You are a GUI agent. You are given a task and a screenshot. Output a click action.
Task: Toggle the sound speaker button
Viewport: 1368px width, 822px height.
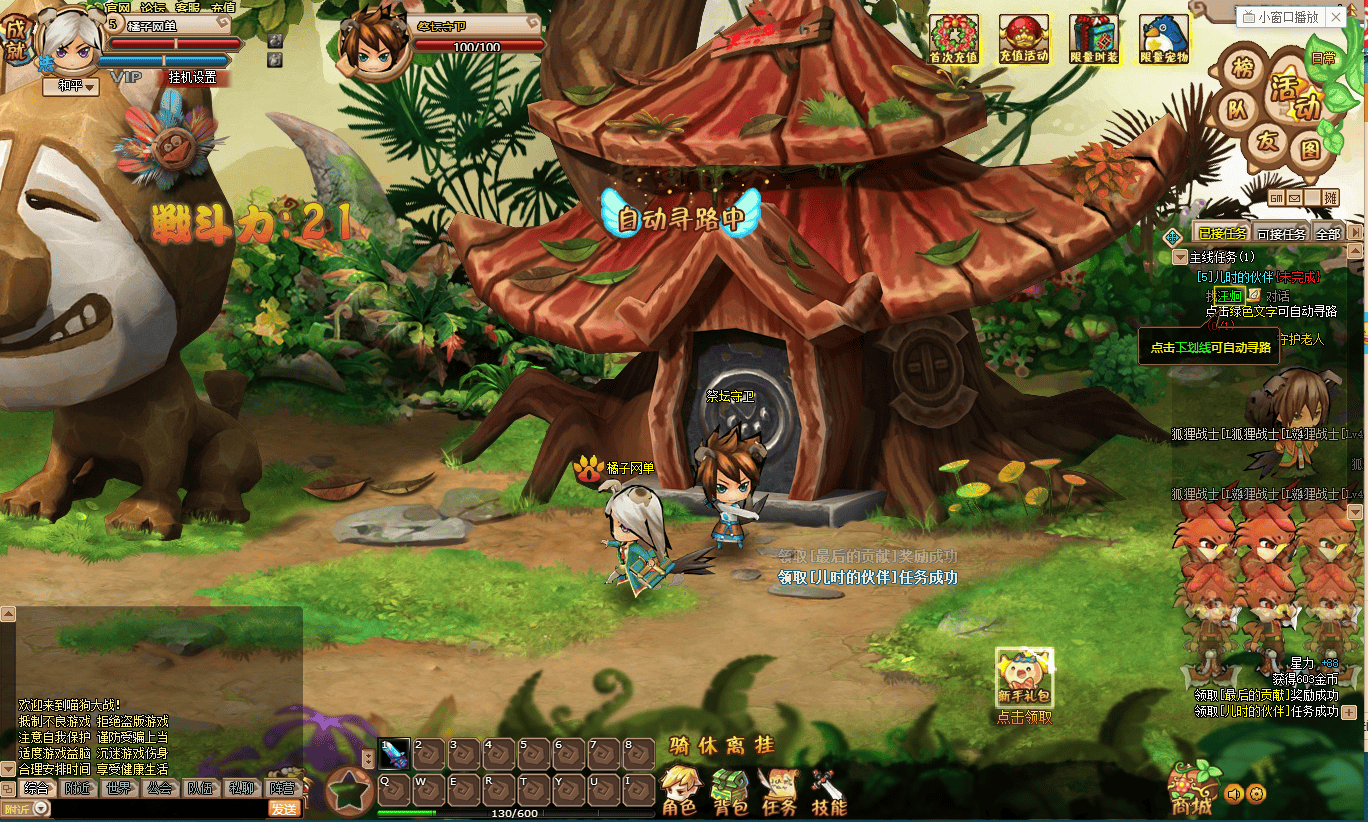(x=1234, y=794)
